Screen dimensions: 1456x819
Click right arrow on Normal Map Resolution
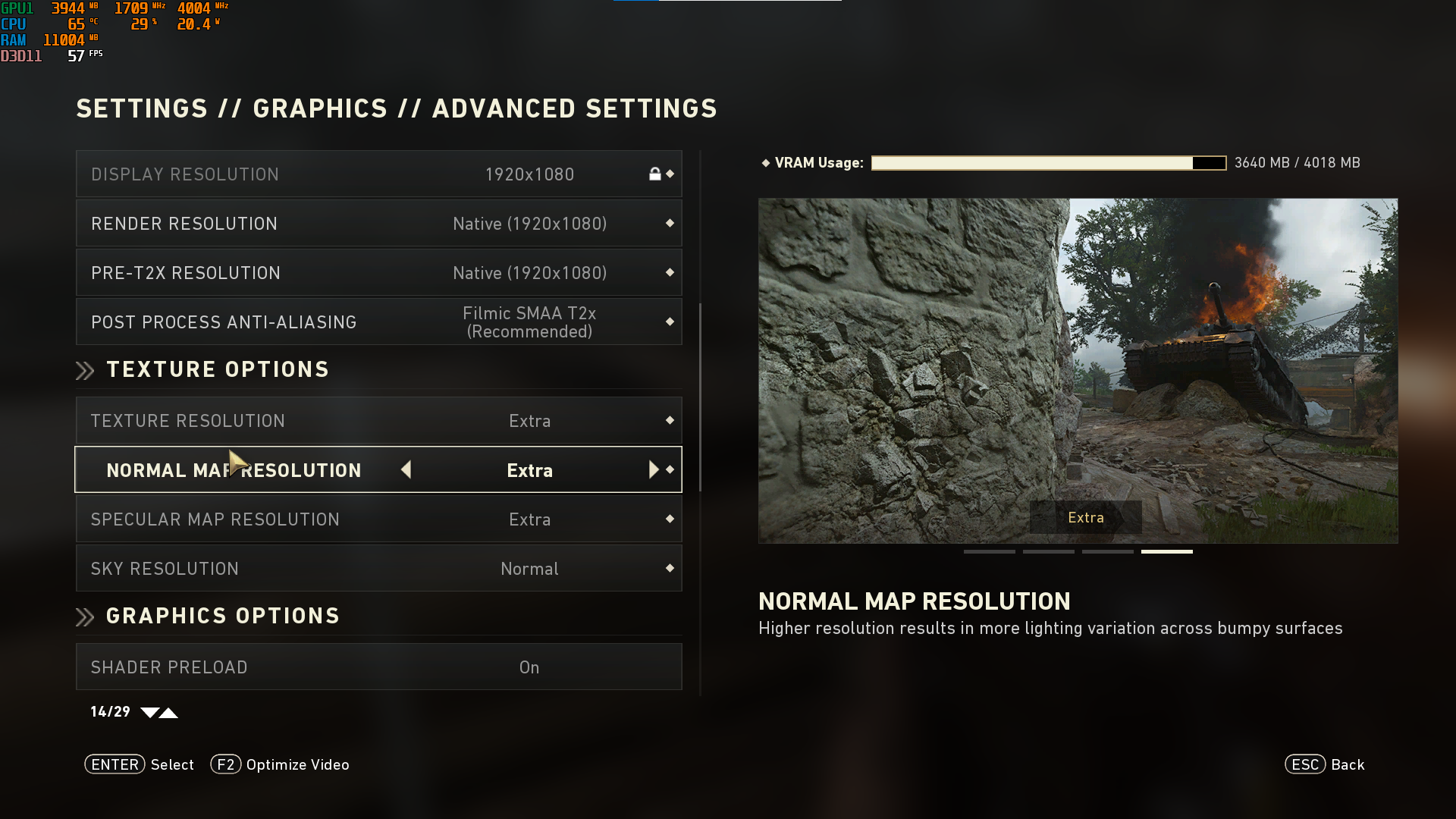pyautogui.click(x=653, y=470)
